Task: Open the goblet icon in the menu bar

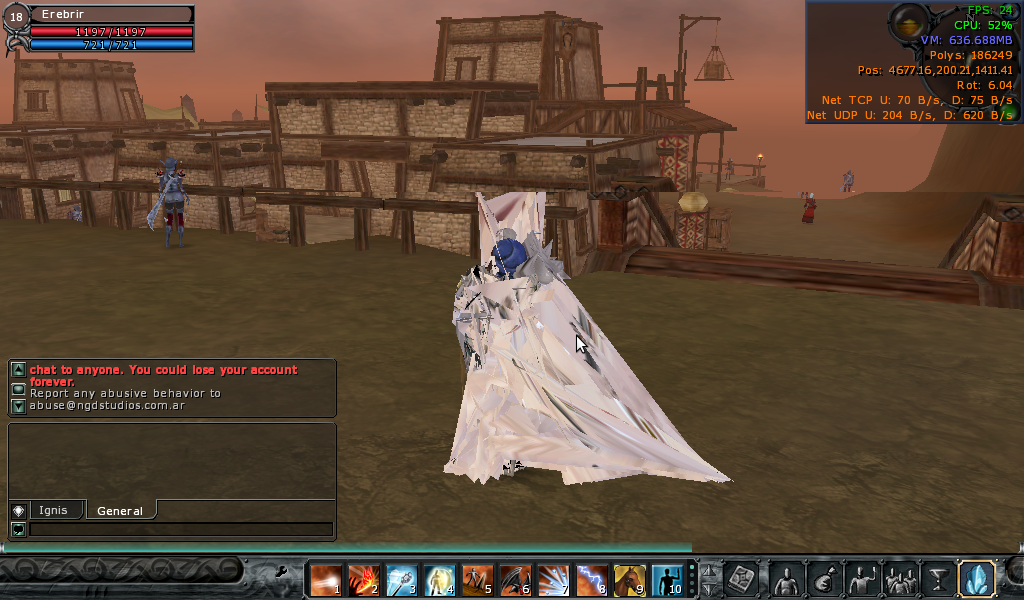Action: (x=938, y=579)
